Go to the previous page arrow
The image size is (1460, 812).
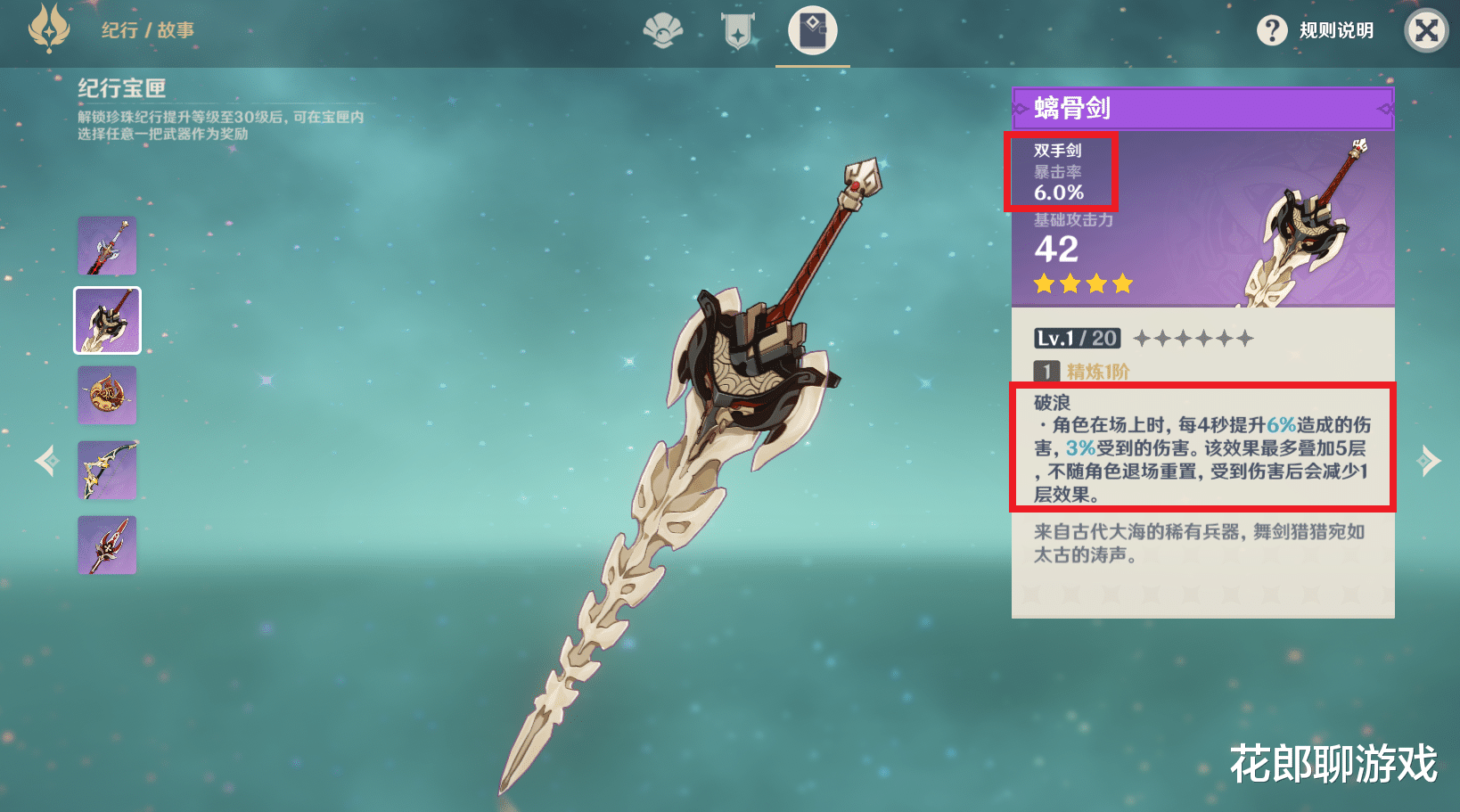click(46, 461)
